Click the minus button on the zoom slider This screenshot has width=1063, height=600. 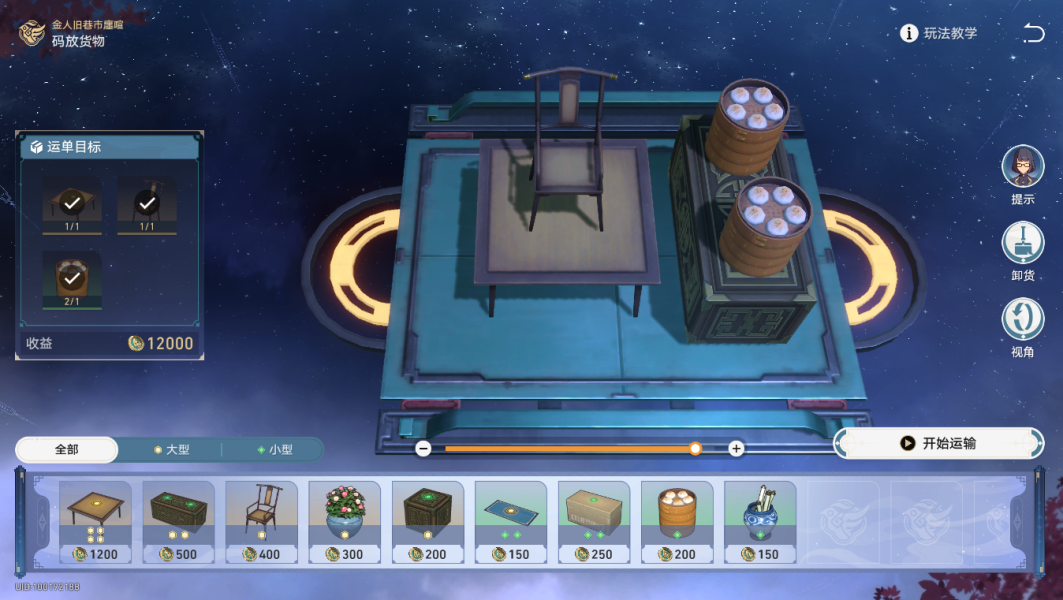pyautogui.click(x=423, y=449)
